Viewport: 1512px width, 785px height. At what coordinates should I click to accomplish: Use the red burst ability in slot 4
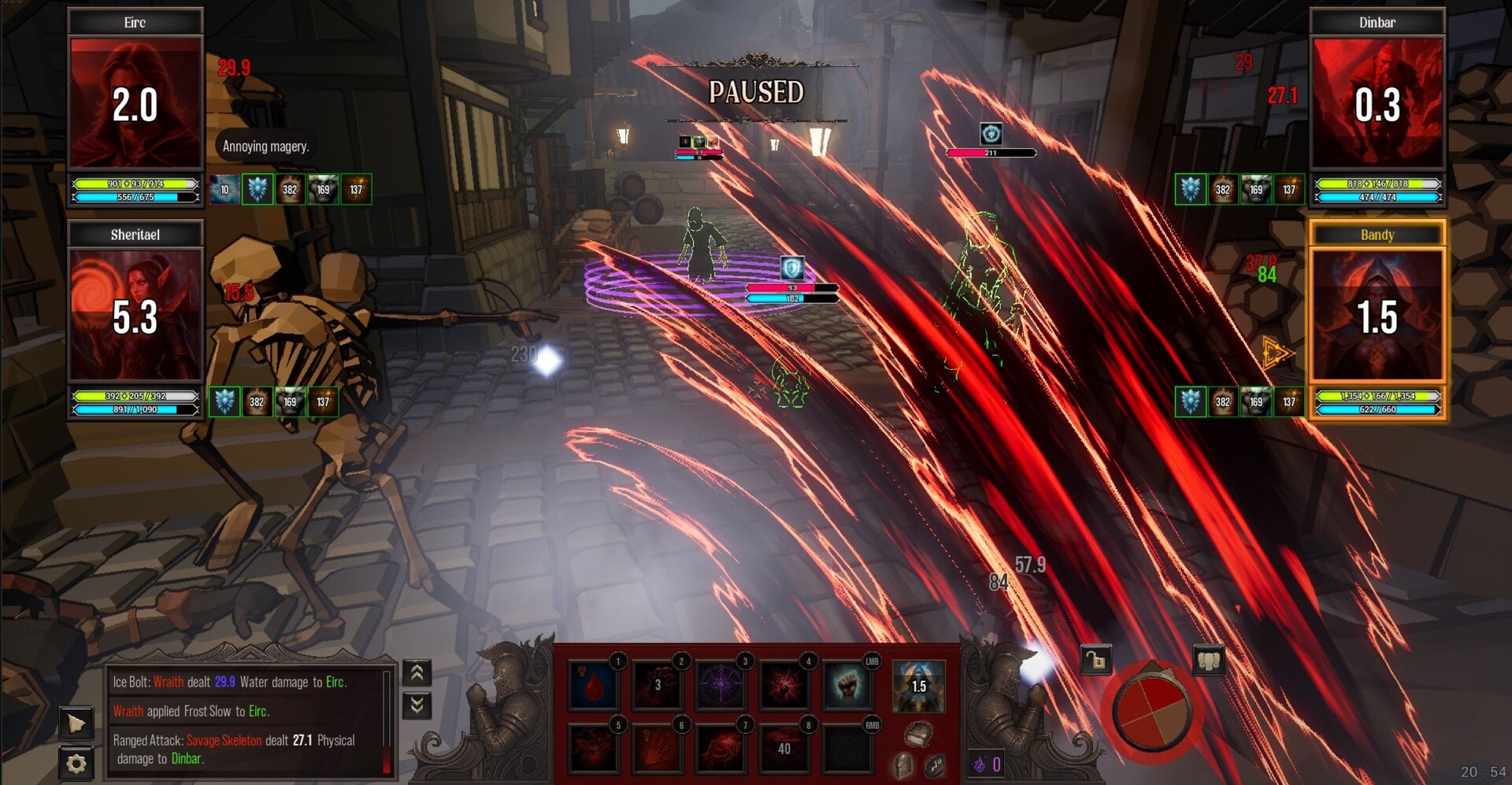point(784,686)
